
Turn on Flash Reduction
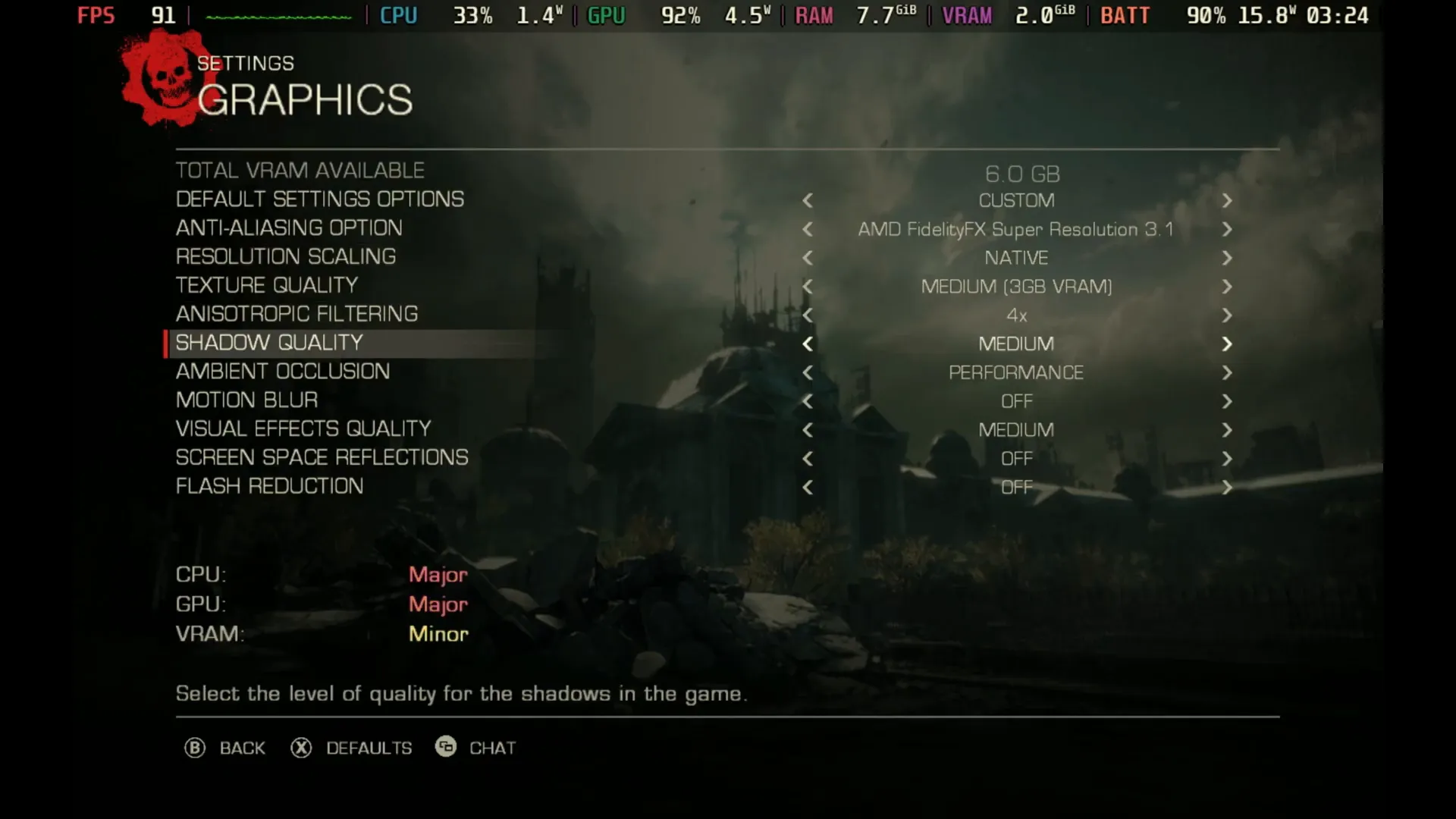click(1227, 488)
